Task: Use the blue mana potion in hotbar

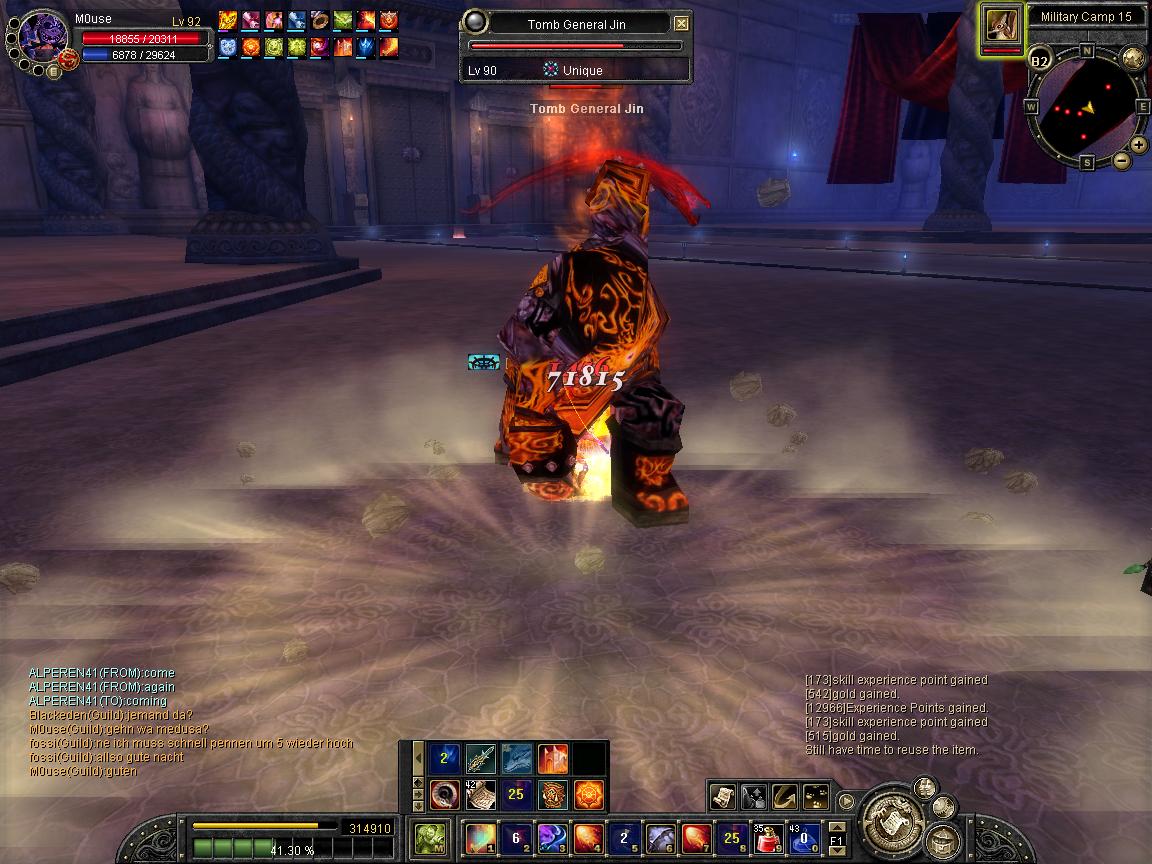Action: tap(802, 836)
